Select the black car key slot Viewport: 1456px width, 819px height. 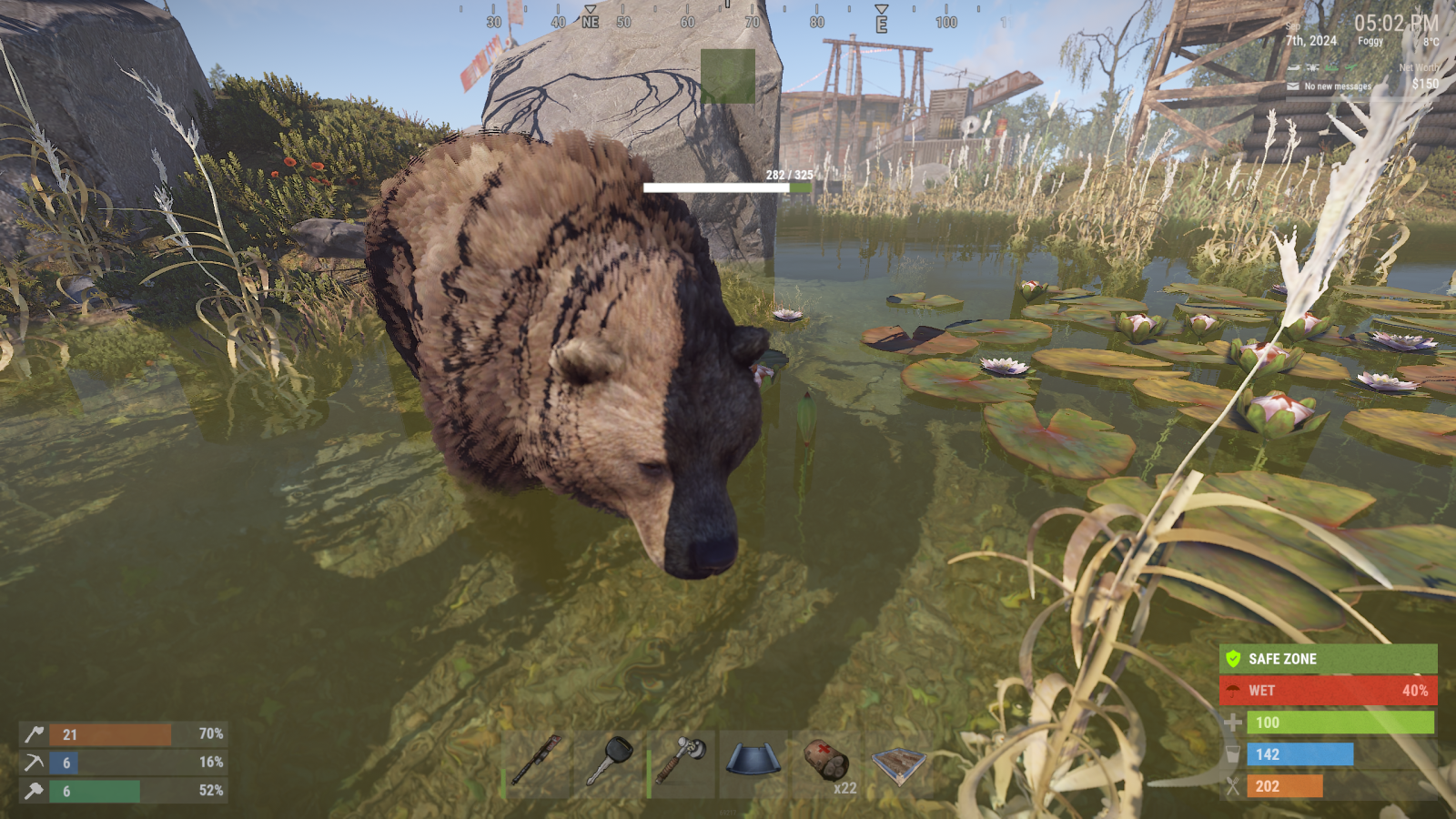tap(609, 763)
